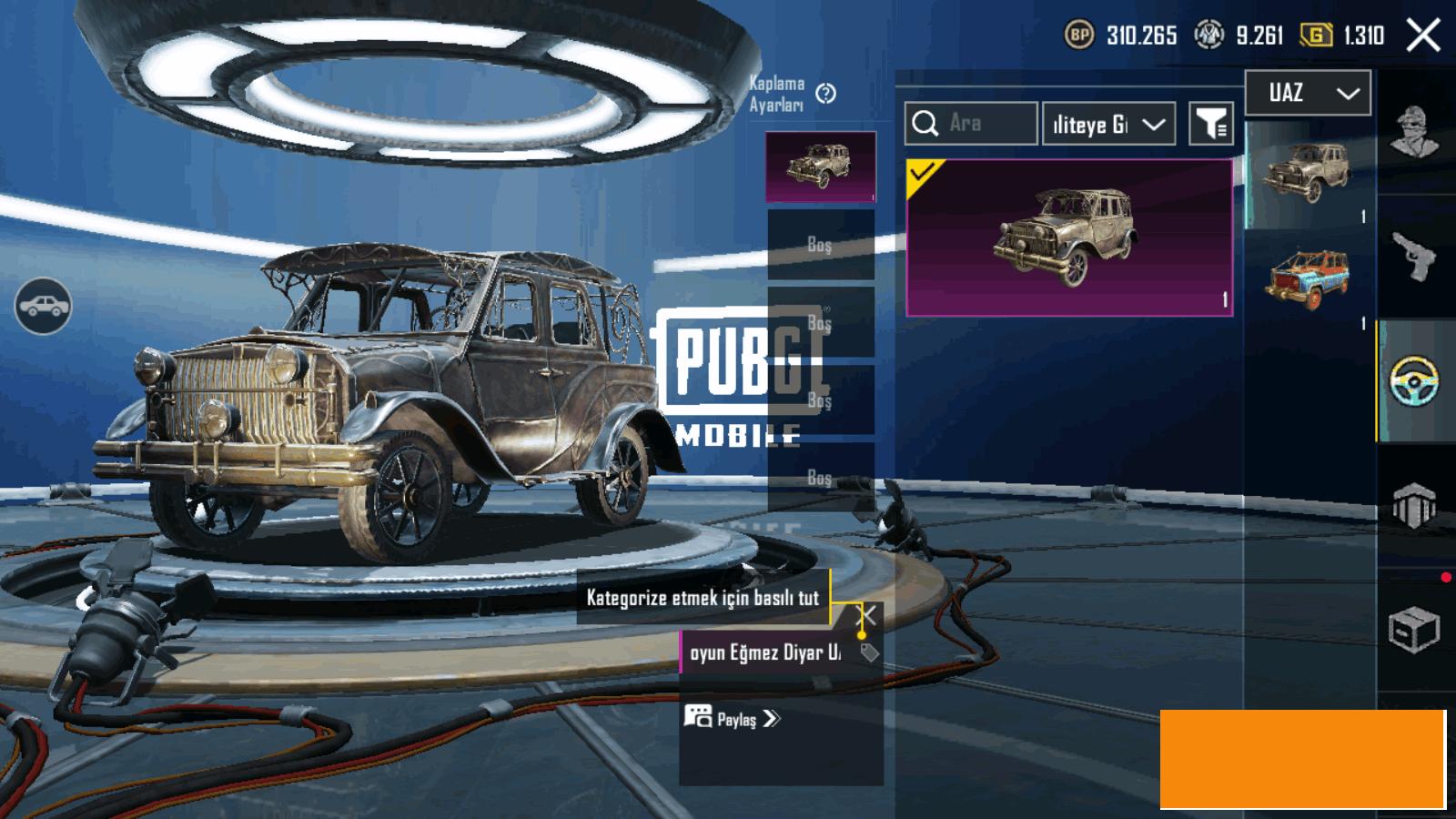
Task: Open the crate box tab
Action: tap(1415, 629)
